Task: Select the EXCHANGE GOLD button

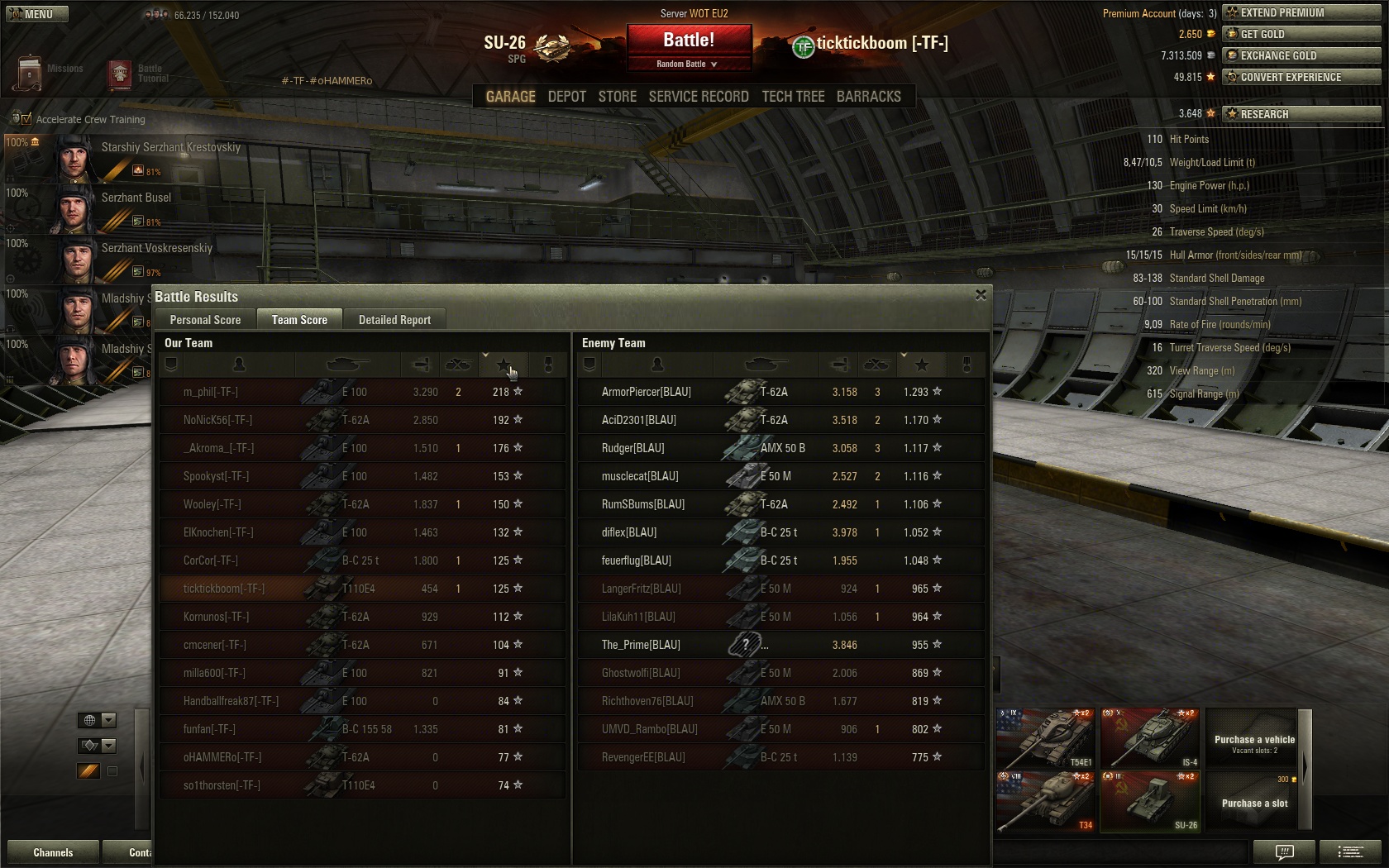Action: click(x=1301, y=55)
